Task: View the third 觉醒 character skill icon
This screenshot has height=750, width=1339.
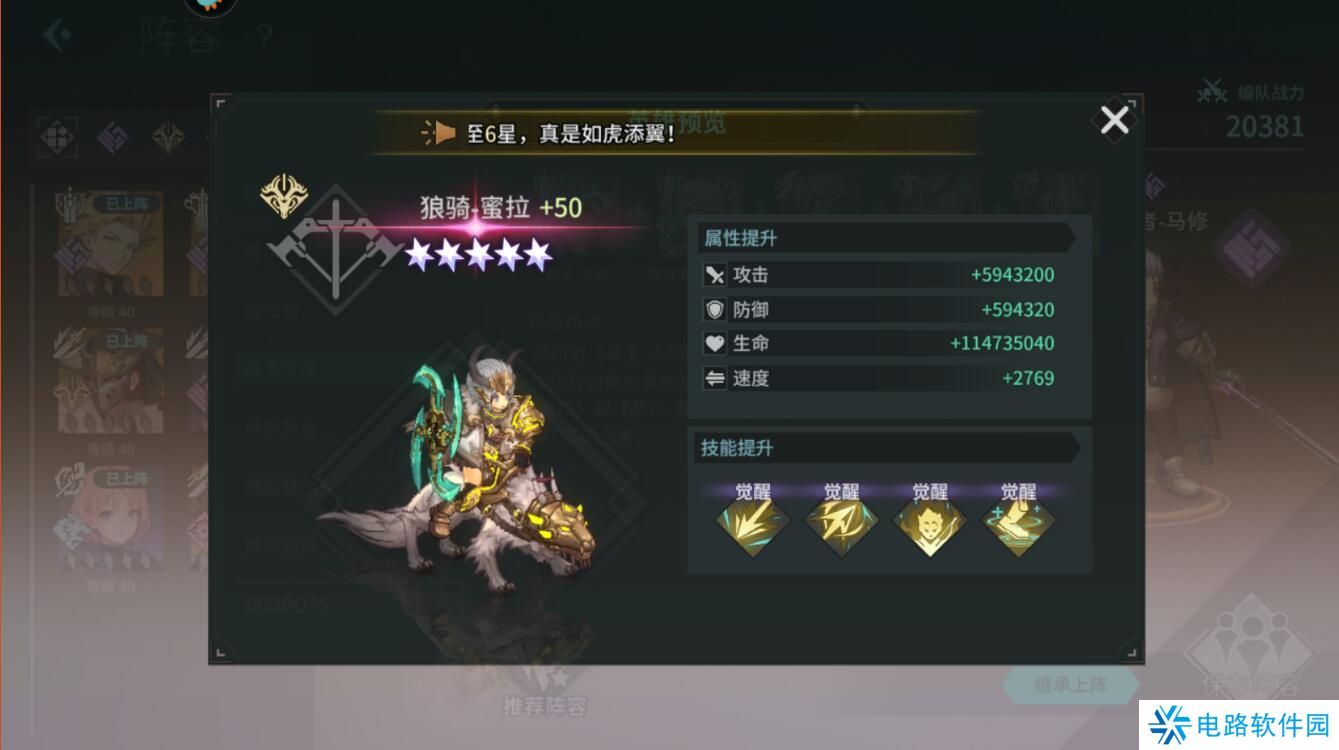Action: 930,525
